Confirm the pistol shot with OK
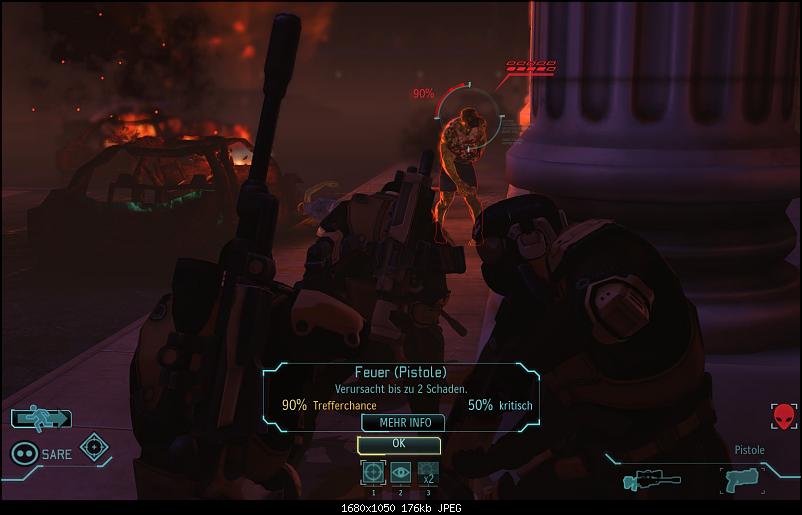Viewport: 802px width, 515px height. 399,444
